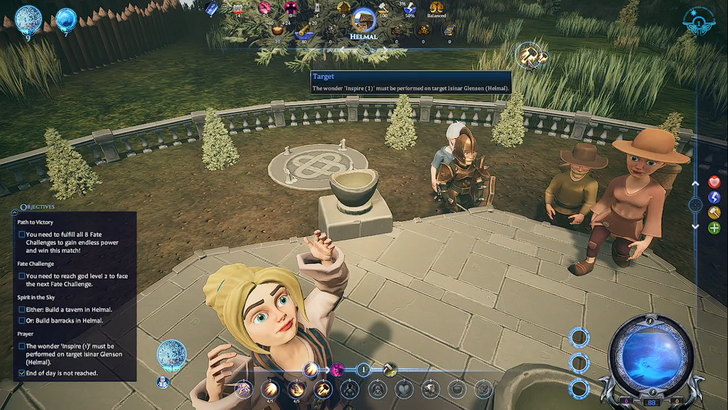
Task: Select the hammer build category icon
Action: click(714, 212)
